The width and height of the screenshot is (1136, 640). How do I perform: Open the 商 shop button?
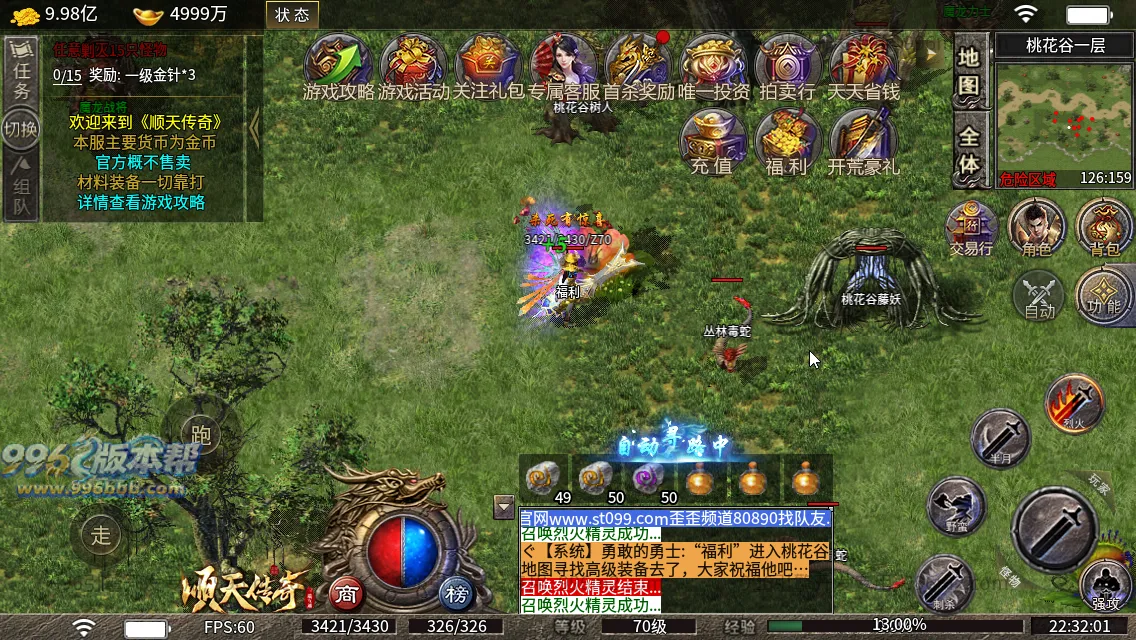tap(346, 594)
